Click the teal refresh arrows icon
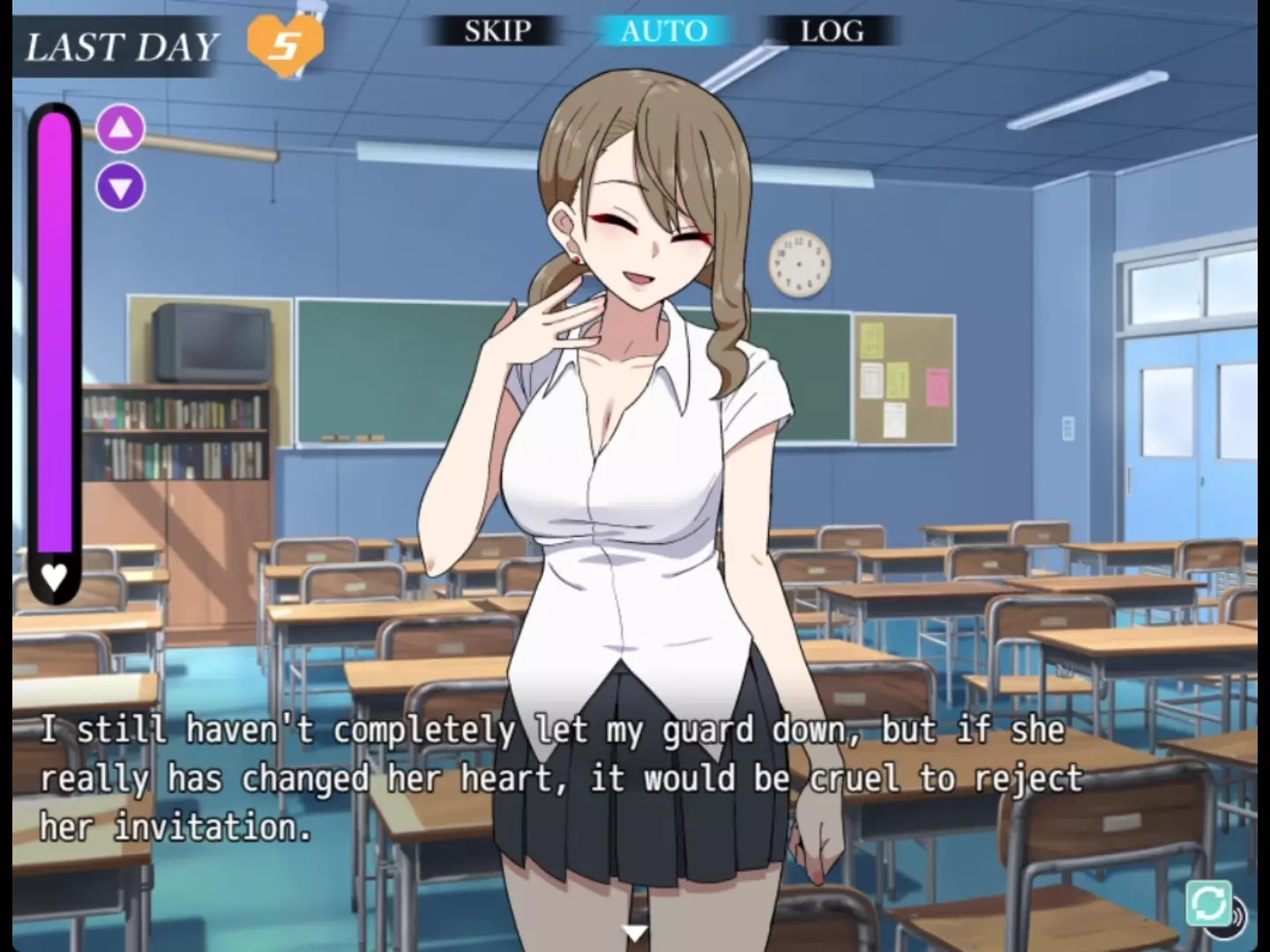 [1207, 903]
